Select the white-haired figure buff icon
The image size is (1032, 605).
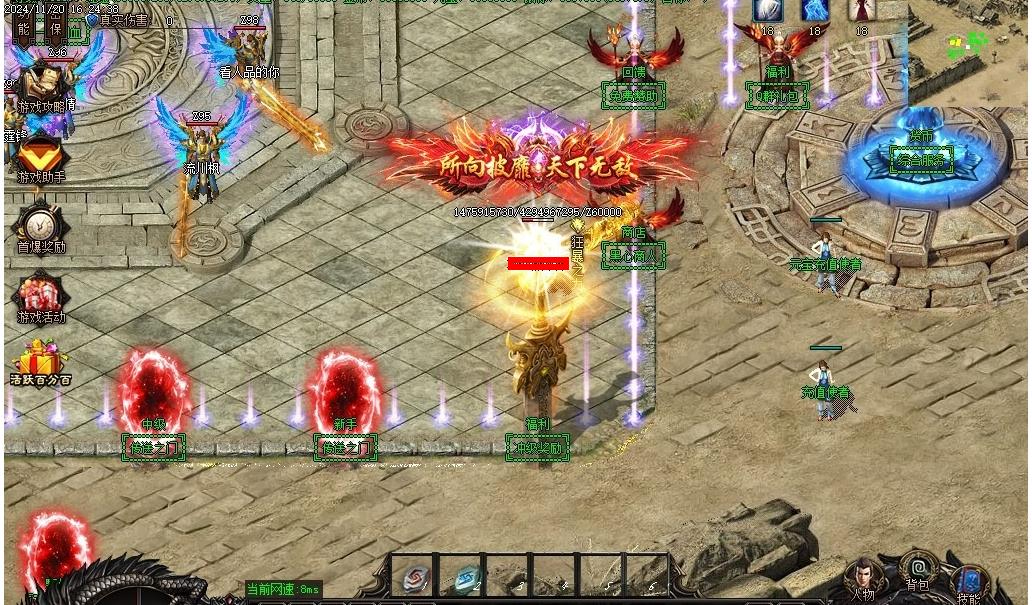pos(767,11)
